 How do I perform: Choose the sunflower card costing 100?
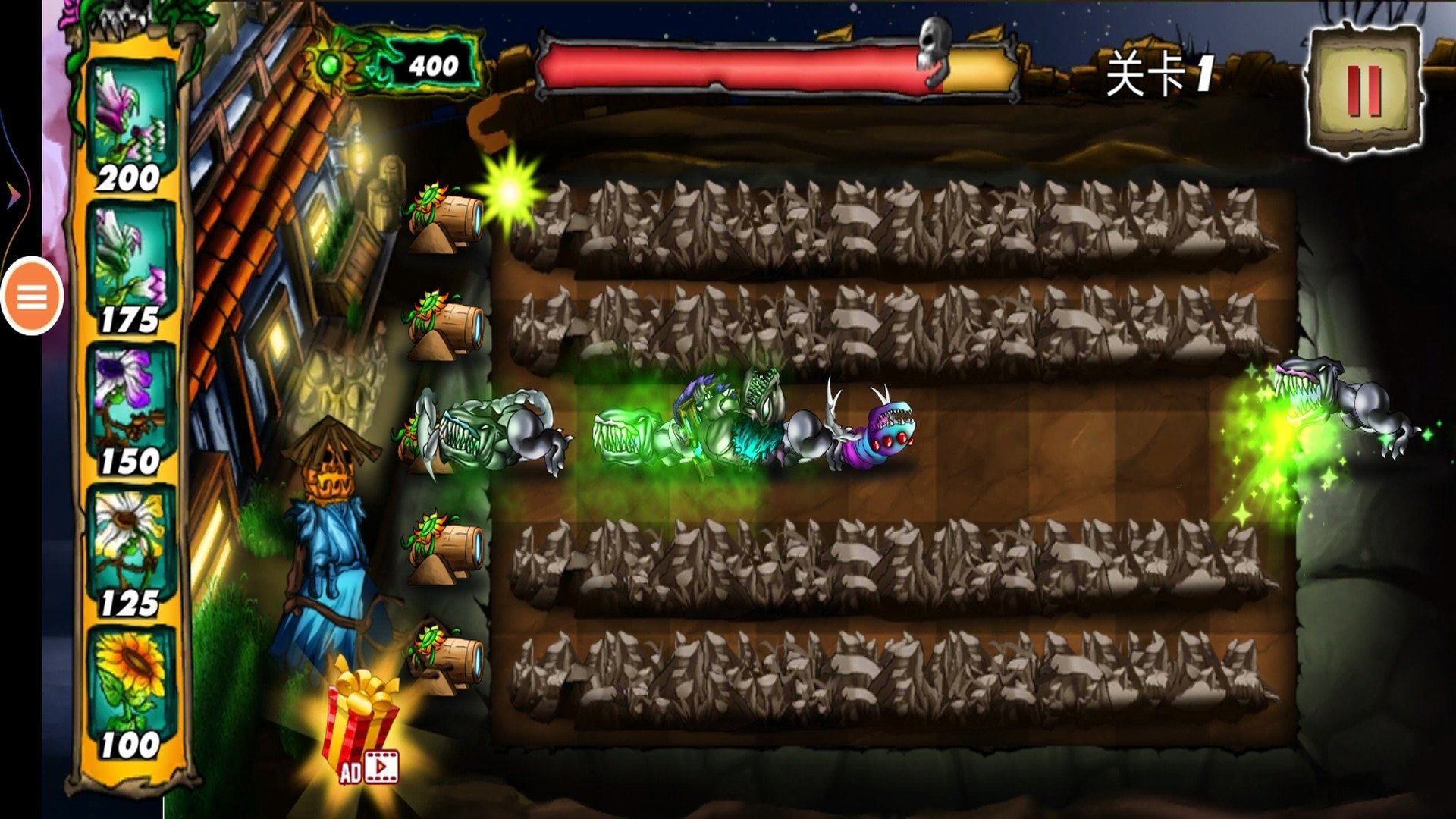pos(130,692)
